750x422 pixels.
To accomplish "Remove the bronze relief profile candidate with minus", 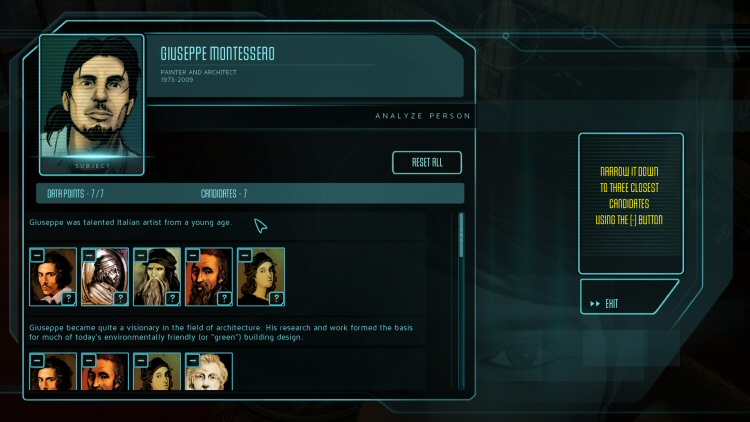I will tap(88, 255).
